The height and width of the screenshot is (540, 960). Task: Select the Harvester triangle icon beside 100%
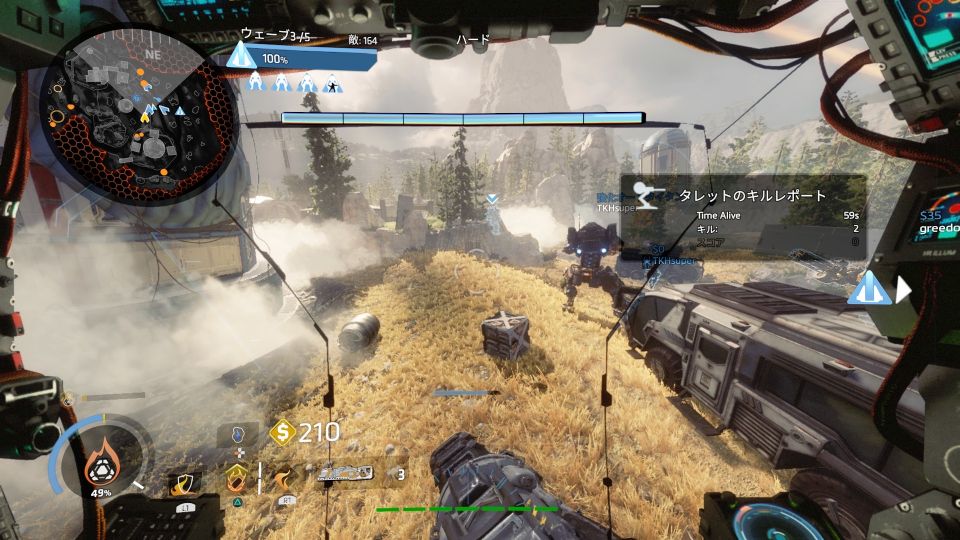(x=240, y=55)
